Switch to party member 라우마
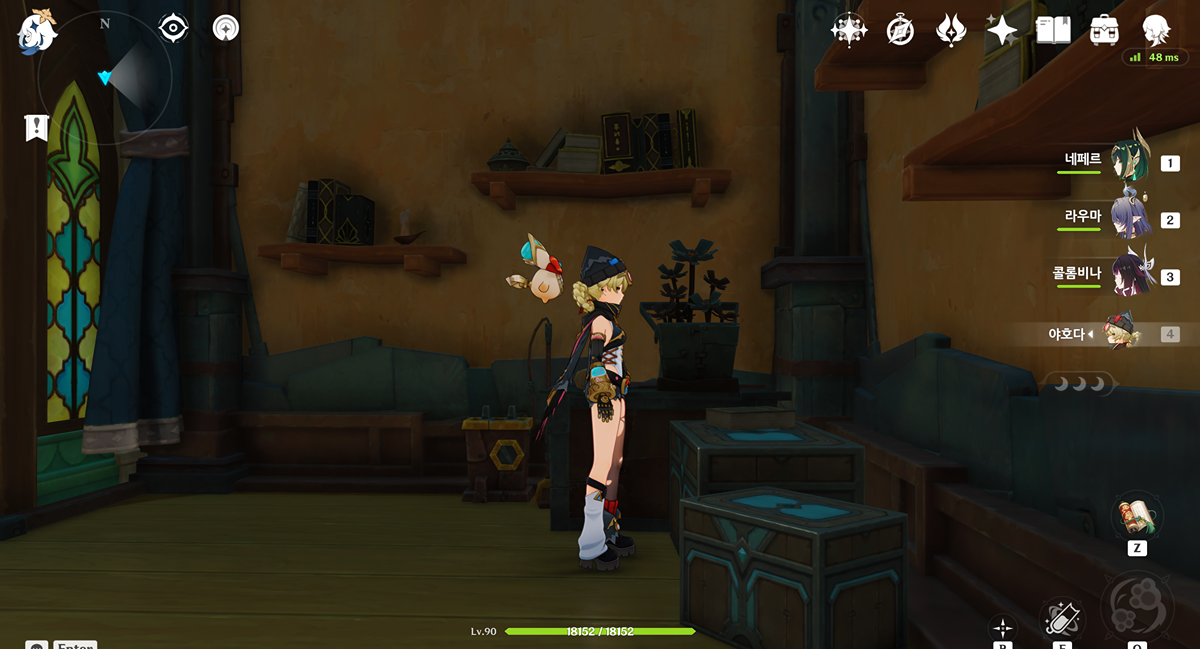The width and height of the screenshot is (1200, 649). (x=1131, y=217)
